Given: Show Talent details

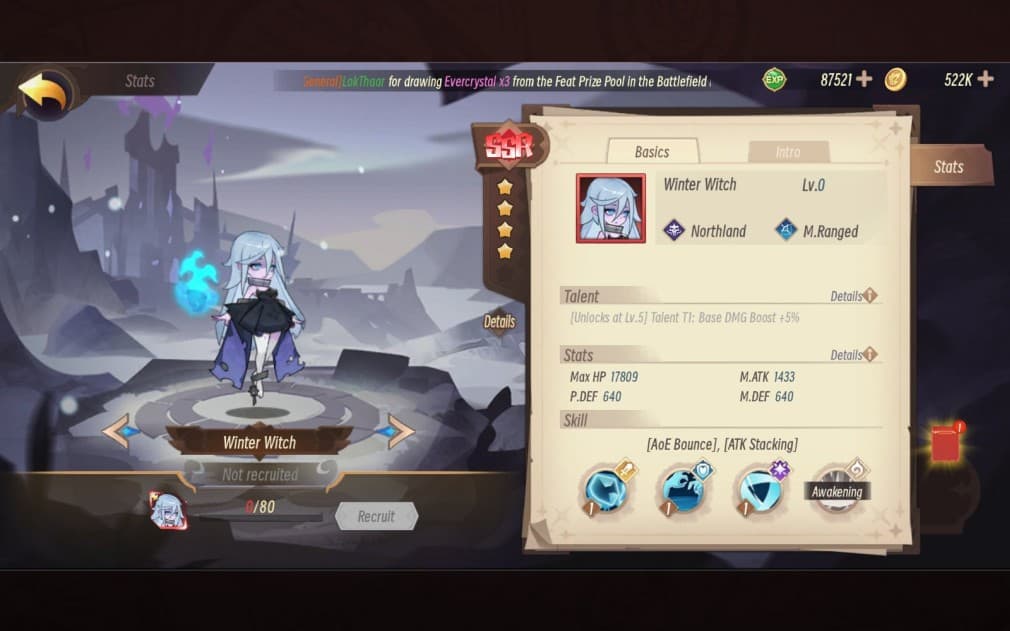Looking at the screenshot, I should tap(853, 296).
